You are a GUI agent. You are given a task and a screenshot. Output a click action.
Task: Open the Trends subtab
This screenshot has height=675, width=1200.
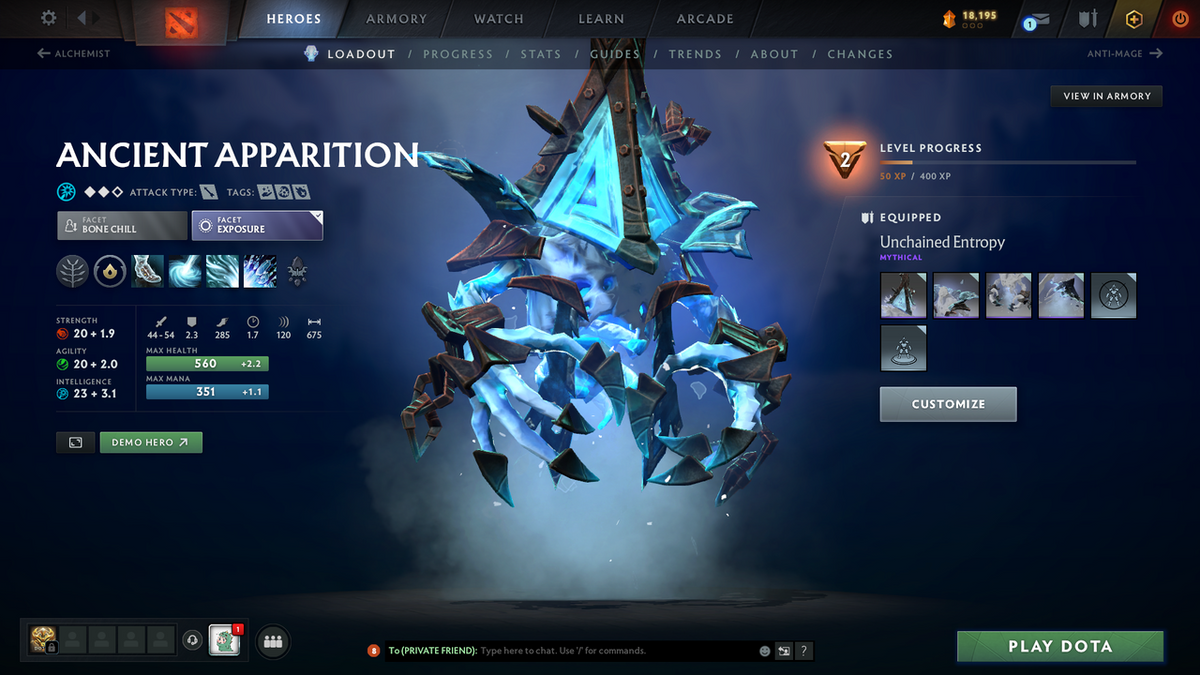click(695, 54)
